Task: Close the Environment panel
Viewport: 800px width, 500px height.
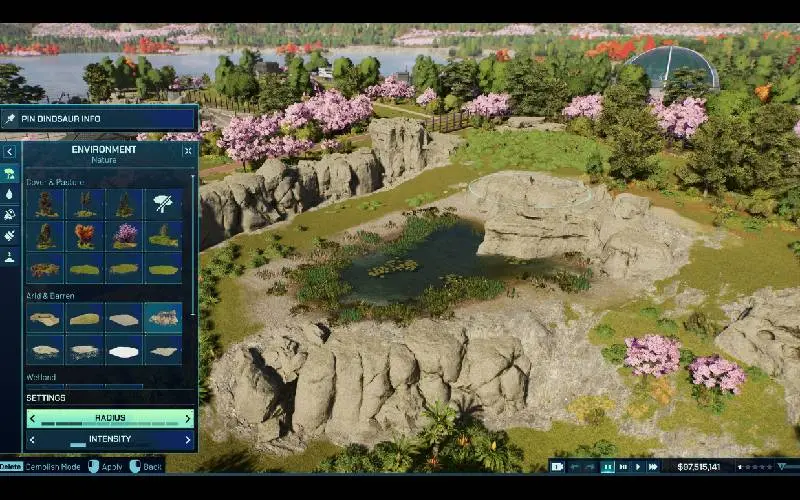Action: point(188,151)
